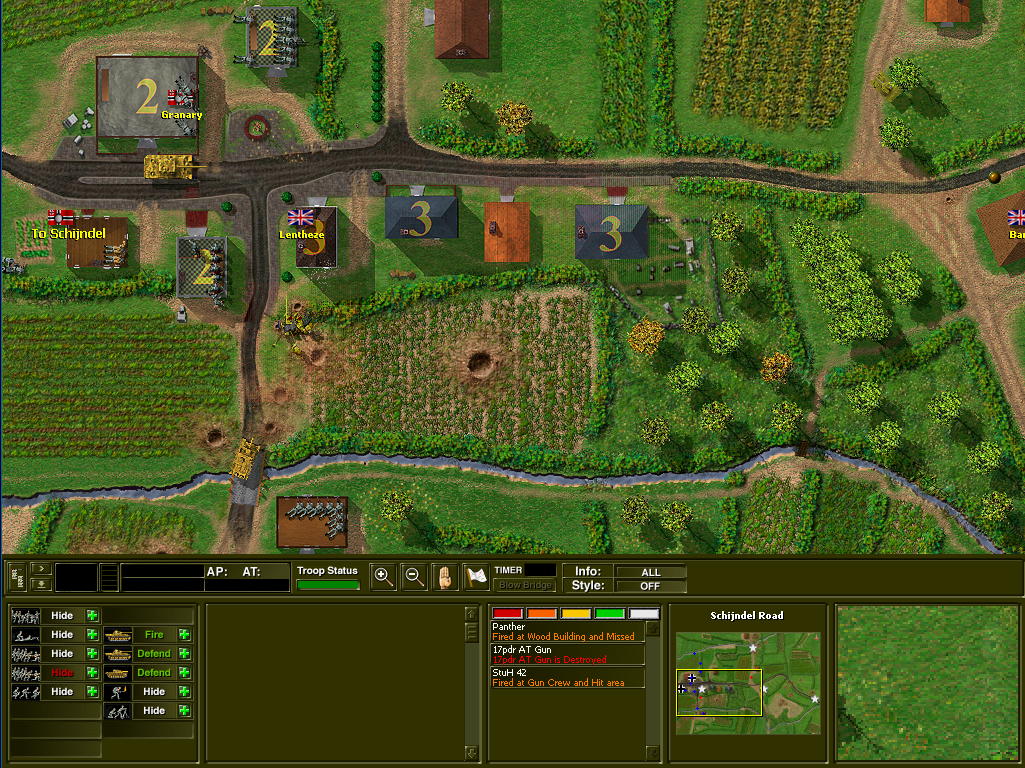The height and width of the screenshot is (768, 1025).
Task: Select the Panther message in the log
Action: pyautogui.click(x=566, y=631)
